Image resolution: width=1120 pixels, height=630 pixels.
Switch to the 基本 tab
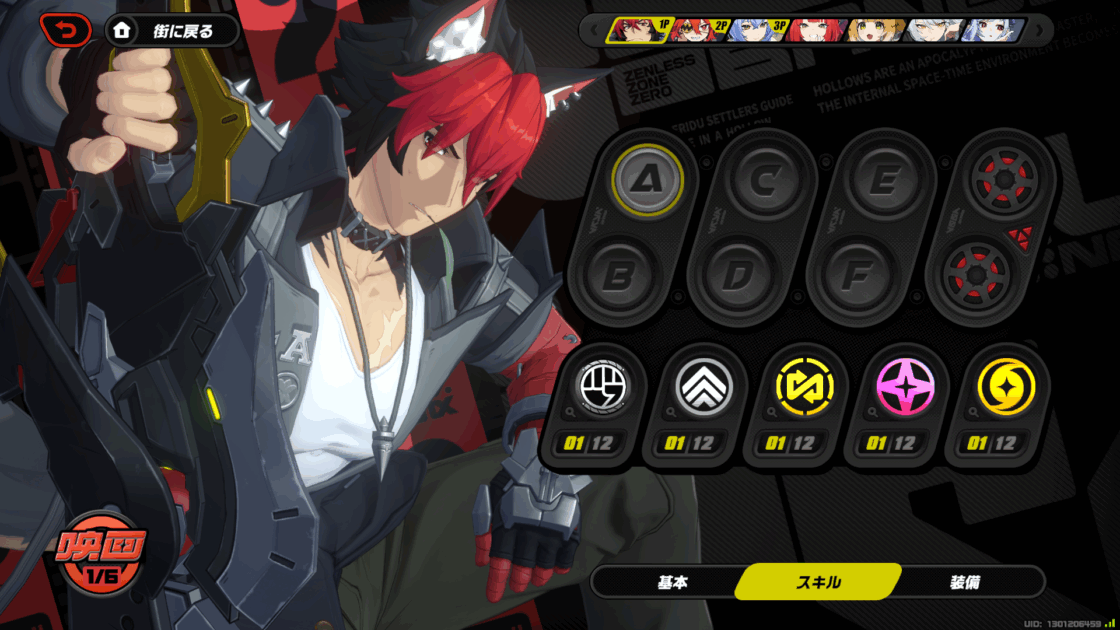[672, 582]
